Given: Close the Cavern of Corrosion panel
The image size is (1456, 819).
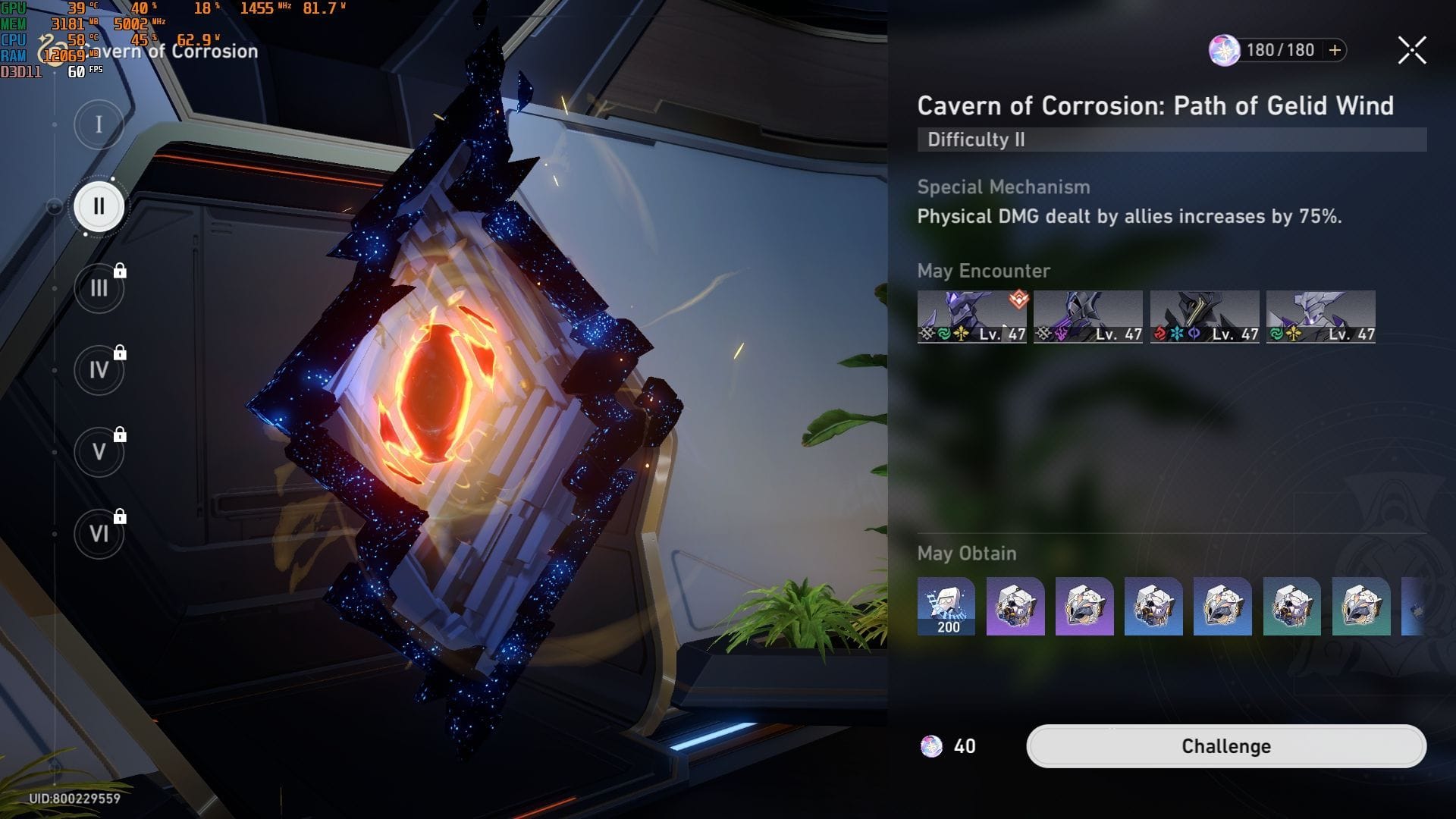Looking at the screenshot, I should coord(1411,50).
